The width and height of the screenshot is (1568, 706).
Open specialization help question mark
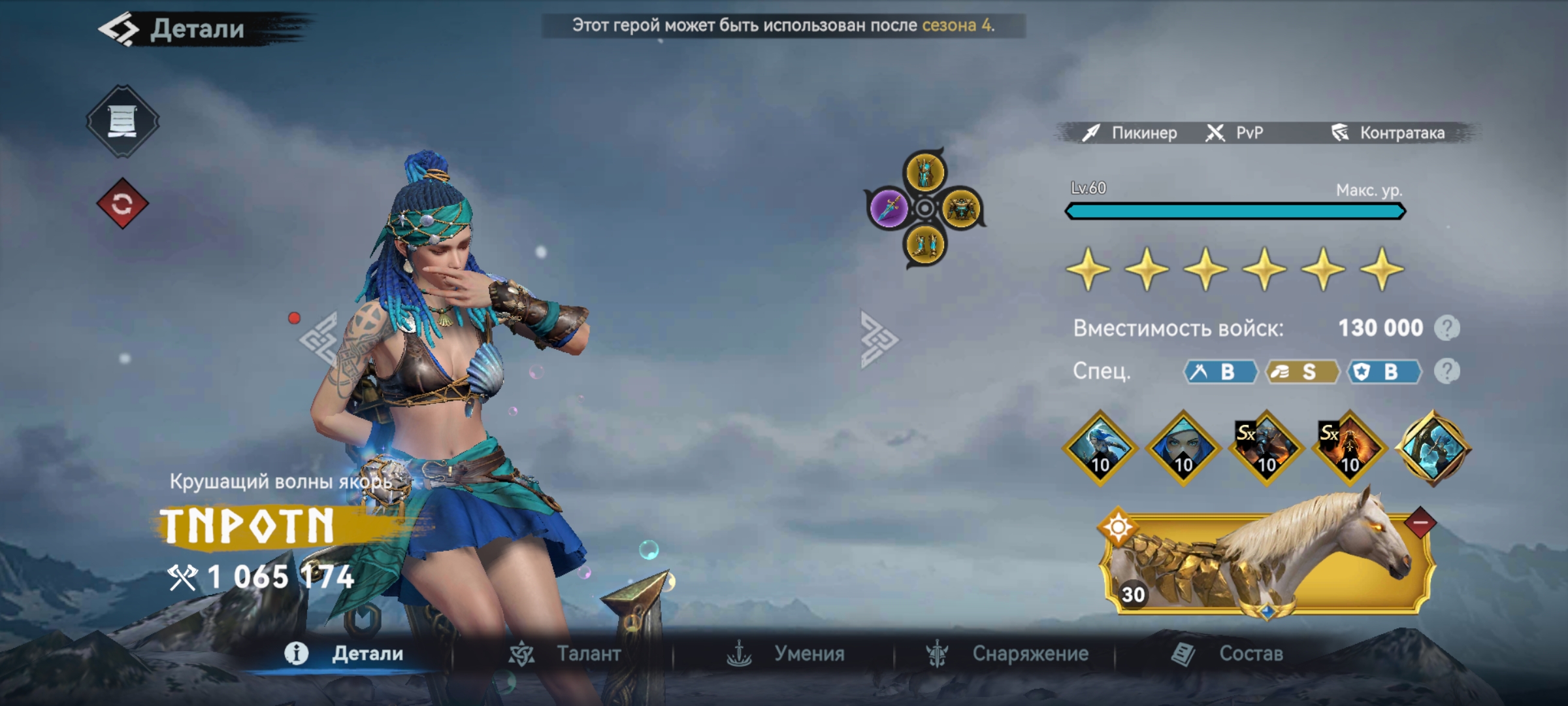coord(1446,371)
